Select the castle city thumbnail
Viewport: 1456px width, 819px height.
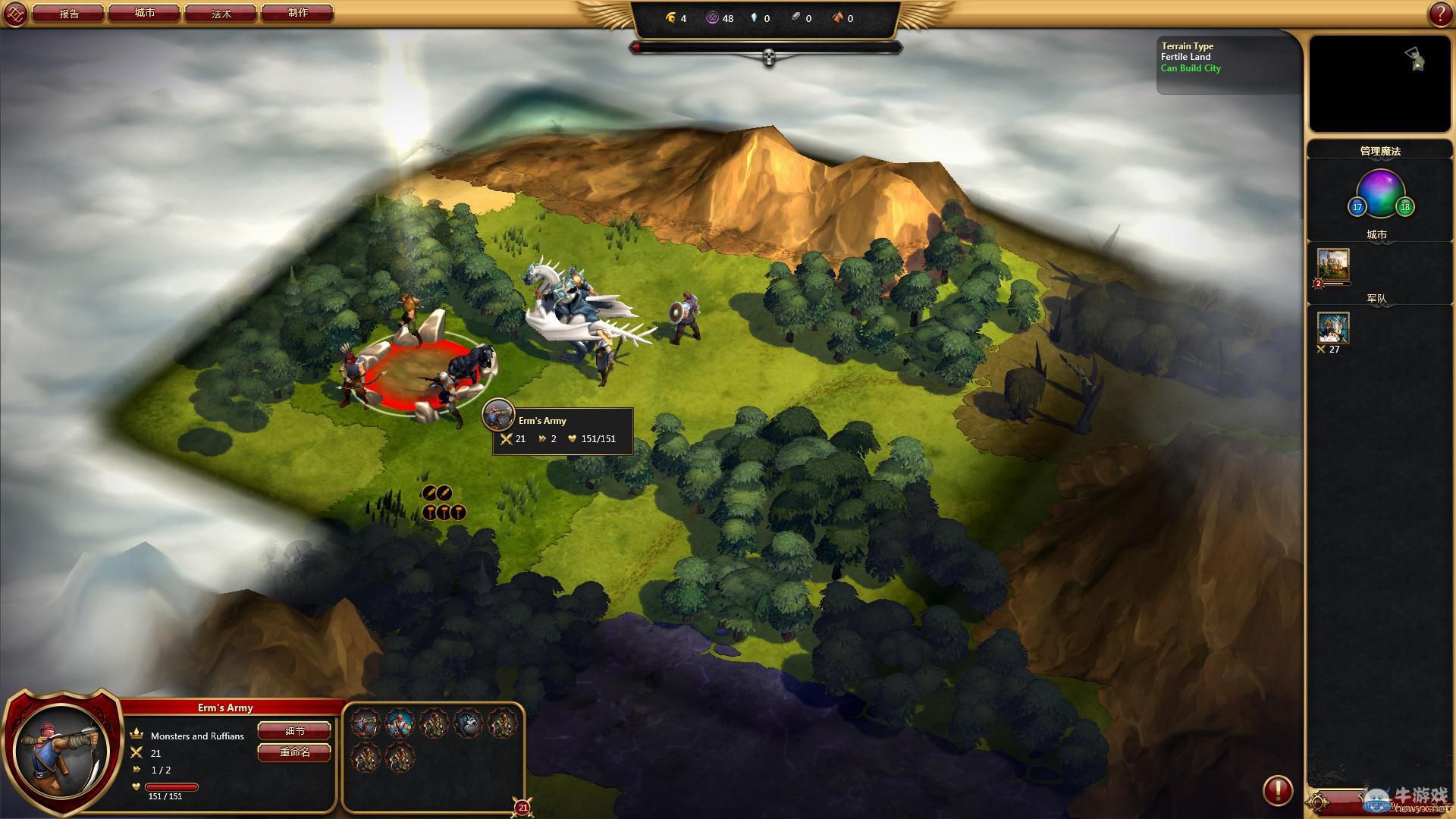[1333, 265]
